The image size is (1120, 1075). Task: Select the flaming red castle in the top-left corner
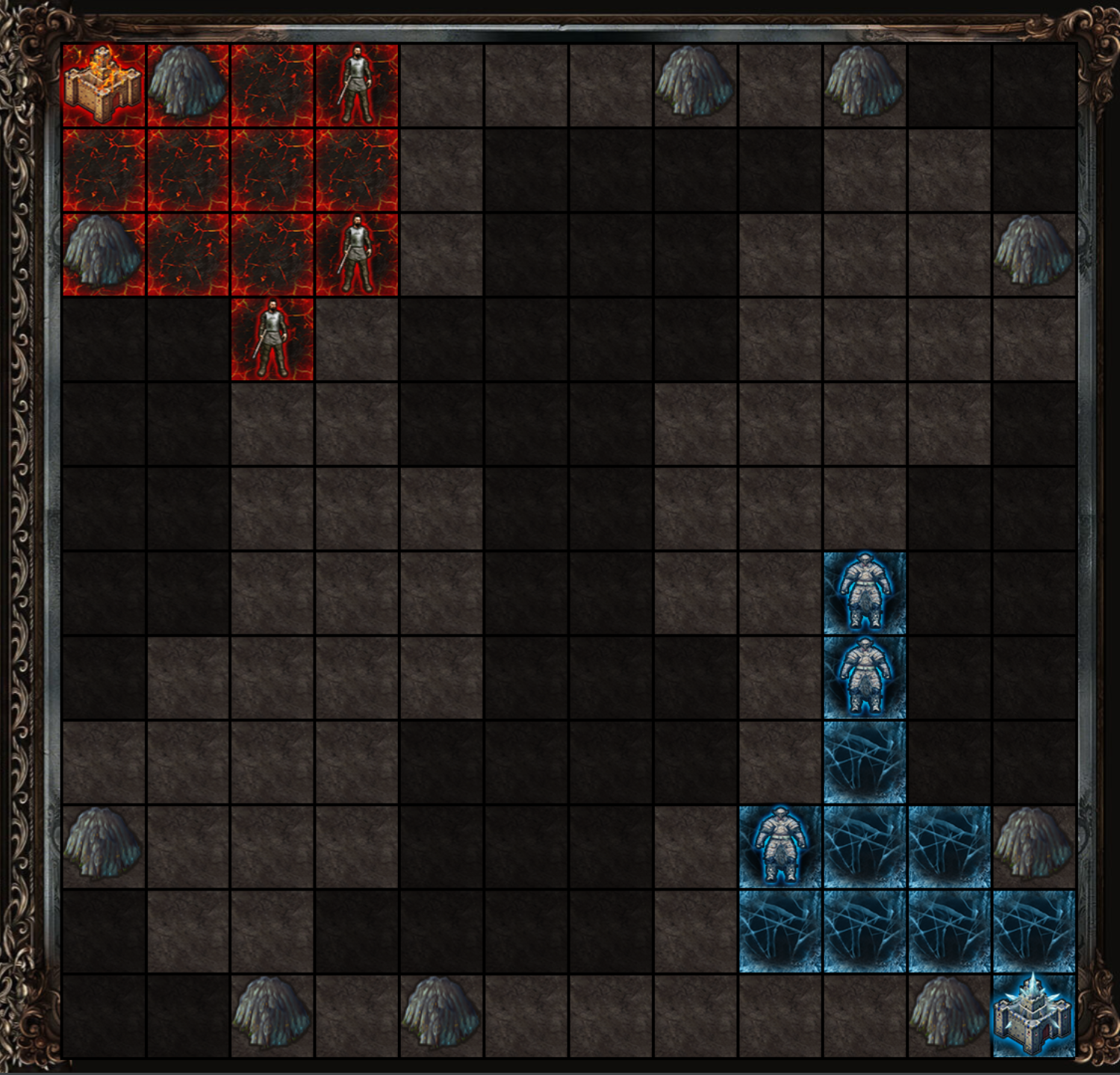105,82
